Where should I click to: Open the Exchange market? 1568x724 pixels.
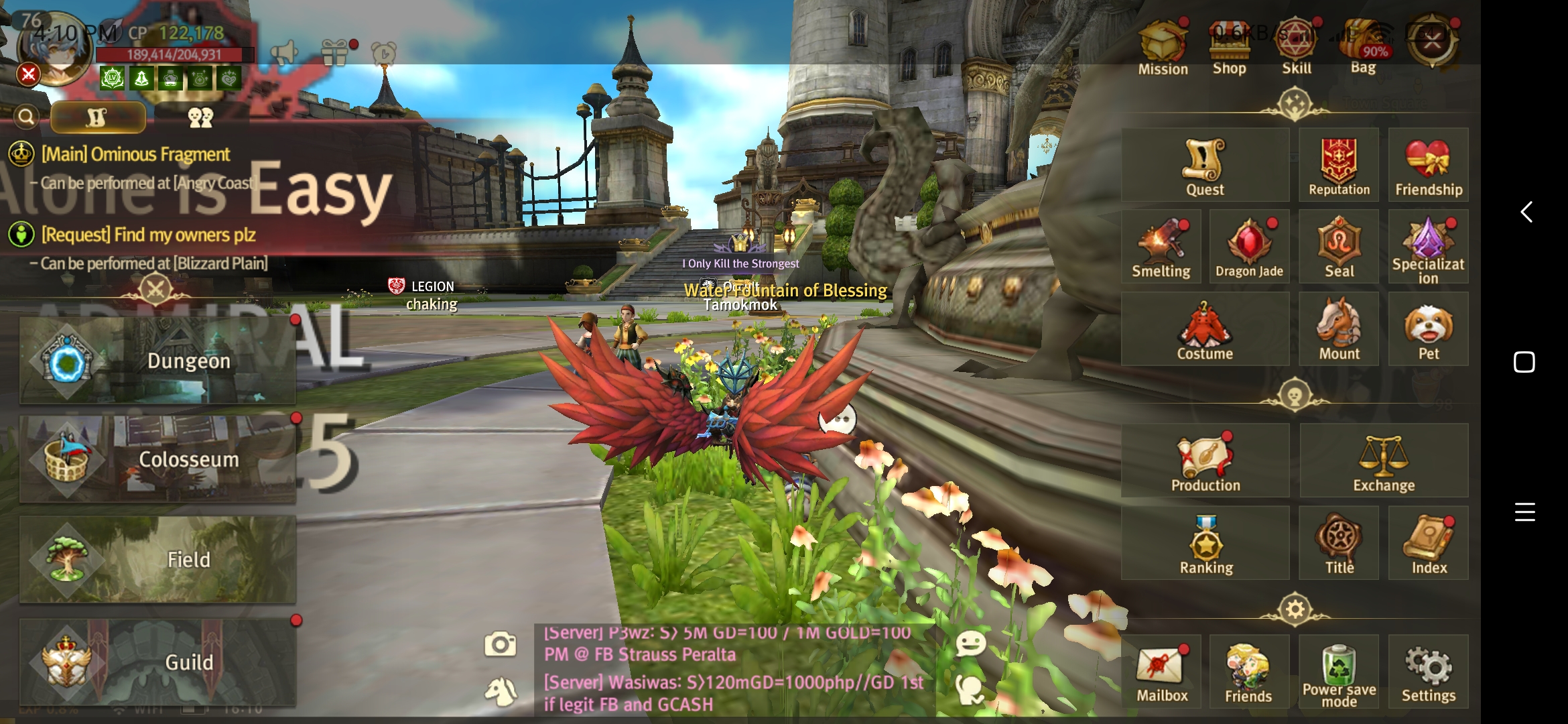point(1384,461)
